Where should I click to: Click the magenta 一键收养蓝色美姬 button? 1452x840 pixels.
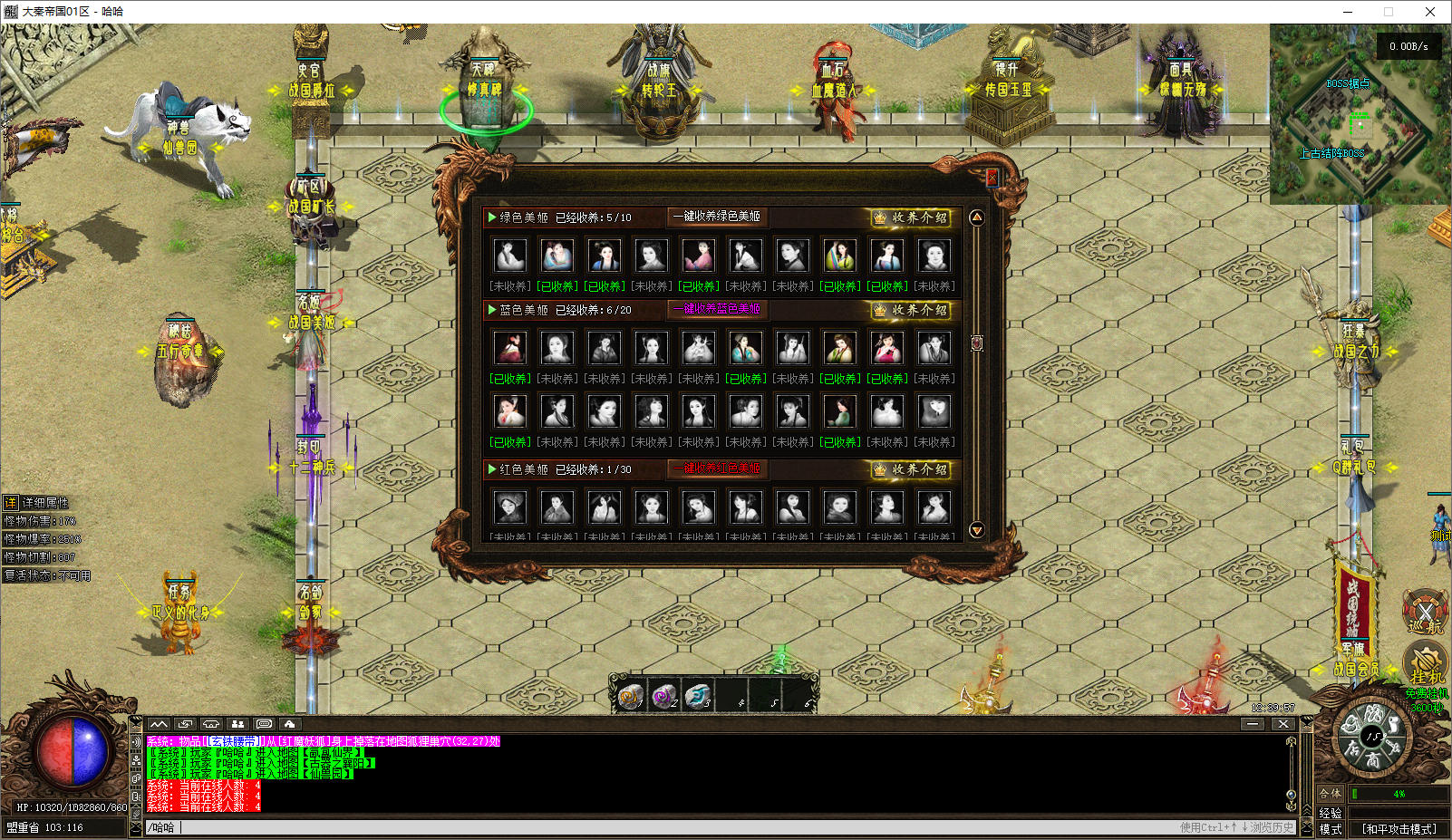pos(717,309)
